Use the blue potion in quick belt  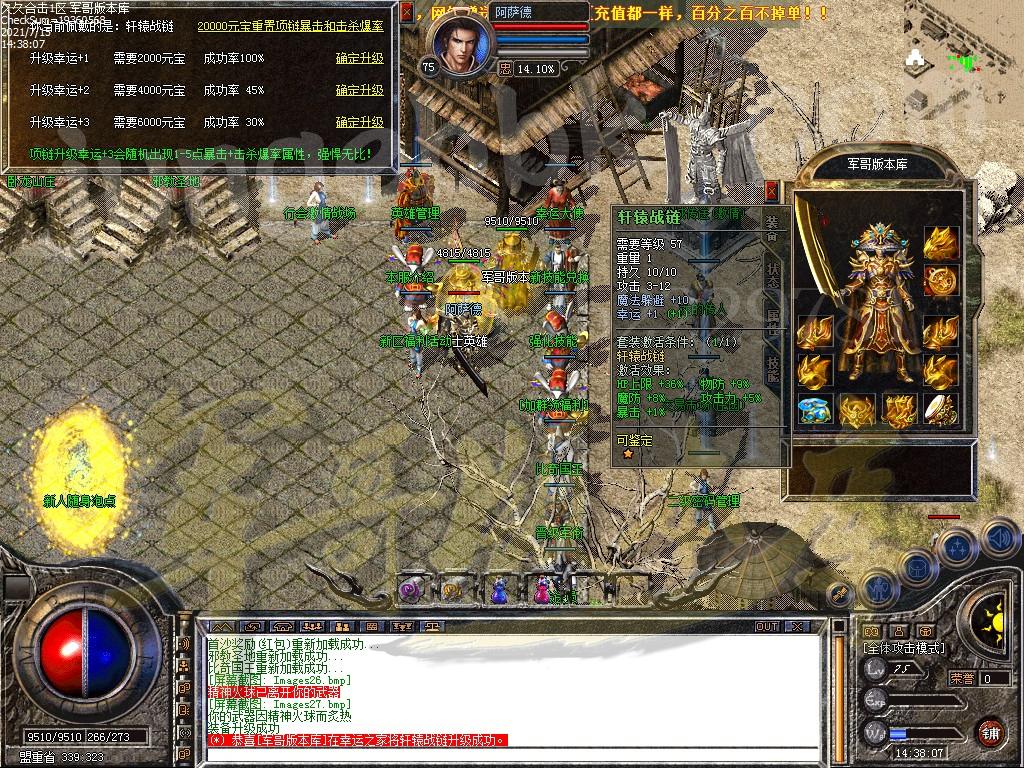point(498,593)
